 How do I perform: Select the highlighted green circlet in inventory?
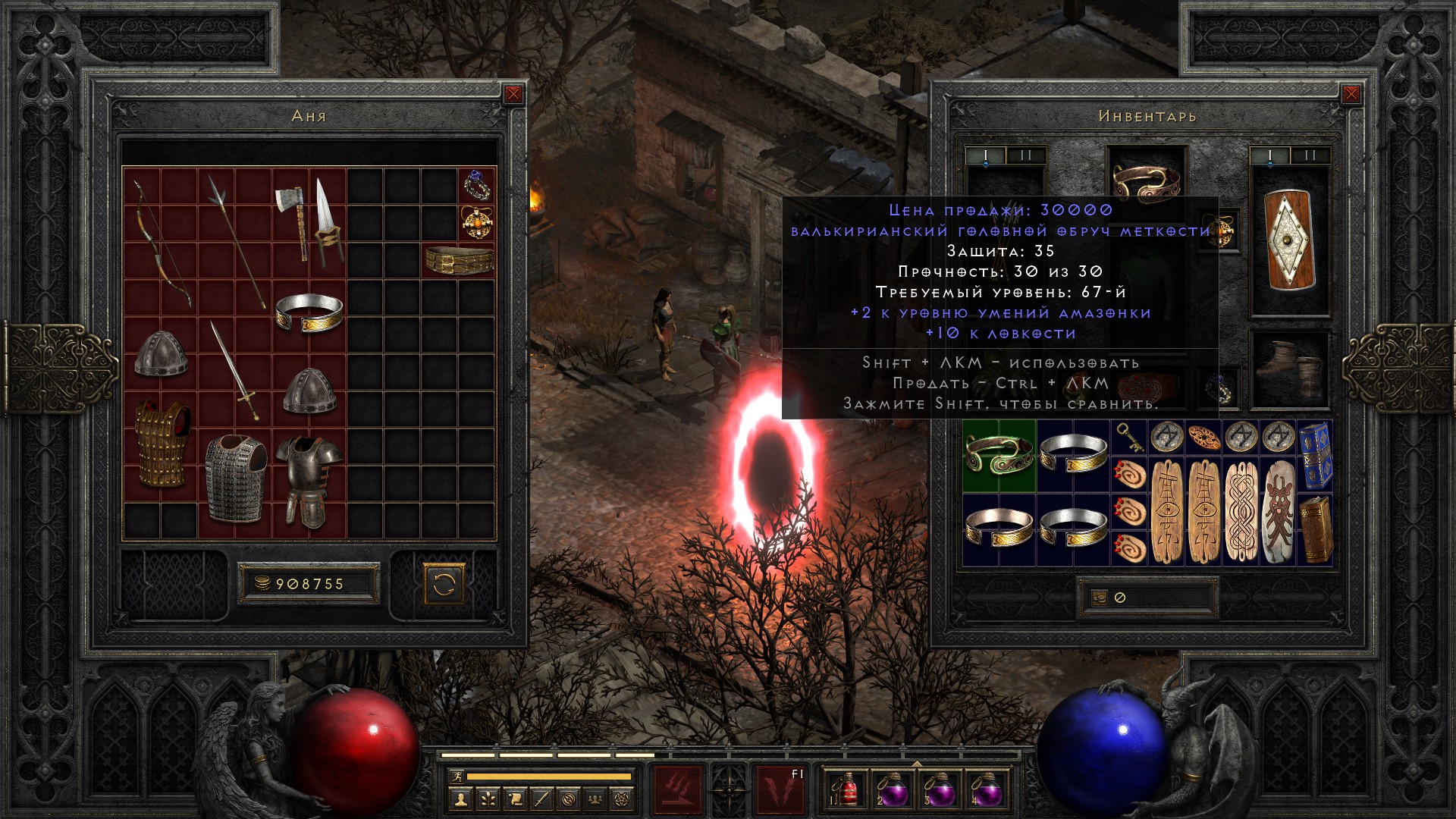pyautogui.click(x=999, y=455)
